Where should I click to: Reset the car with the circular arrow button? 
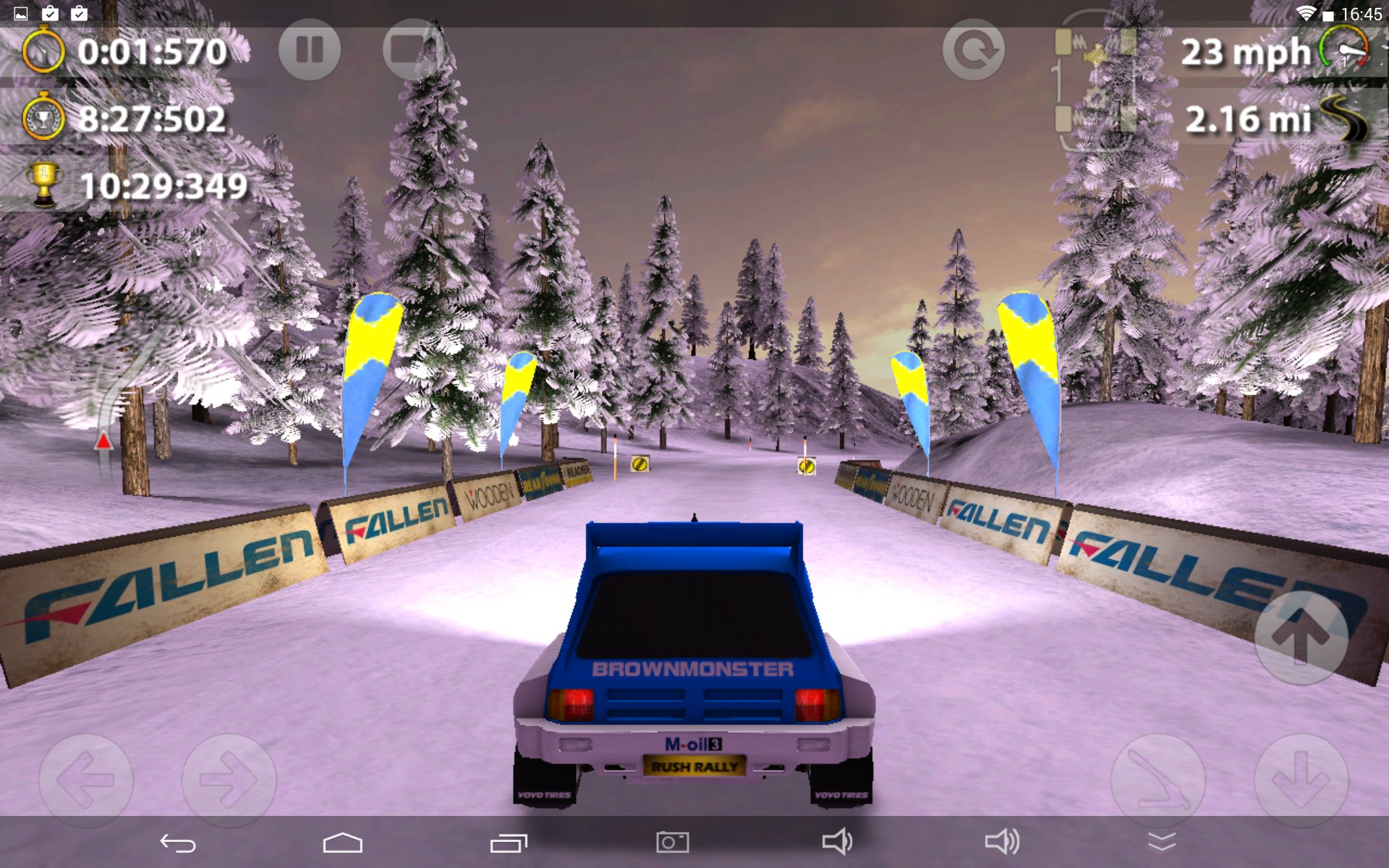tap(973, 50)
